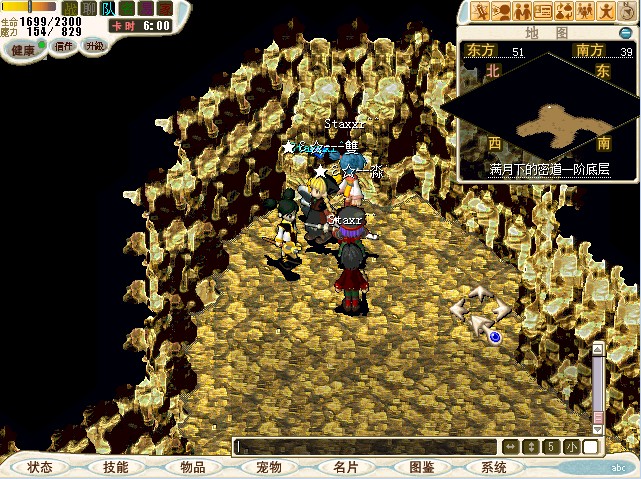Toggle the 聊 chat mode icon
The height and width of the screenshot is (479, 641).
[89, 8]
